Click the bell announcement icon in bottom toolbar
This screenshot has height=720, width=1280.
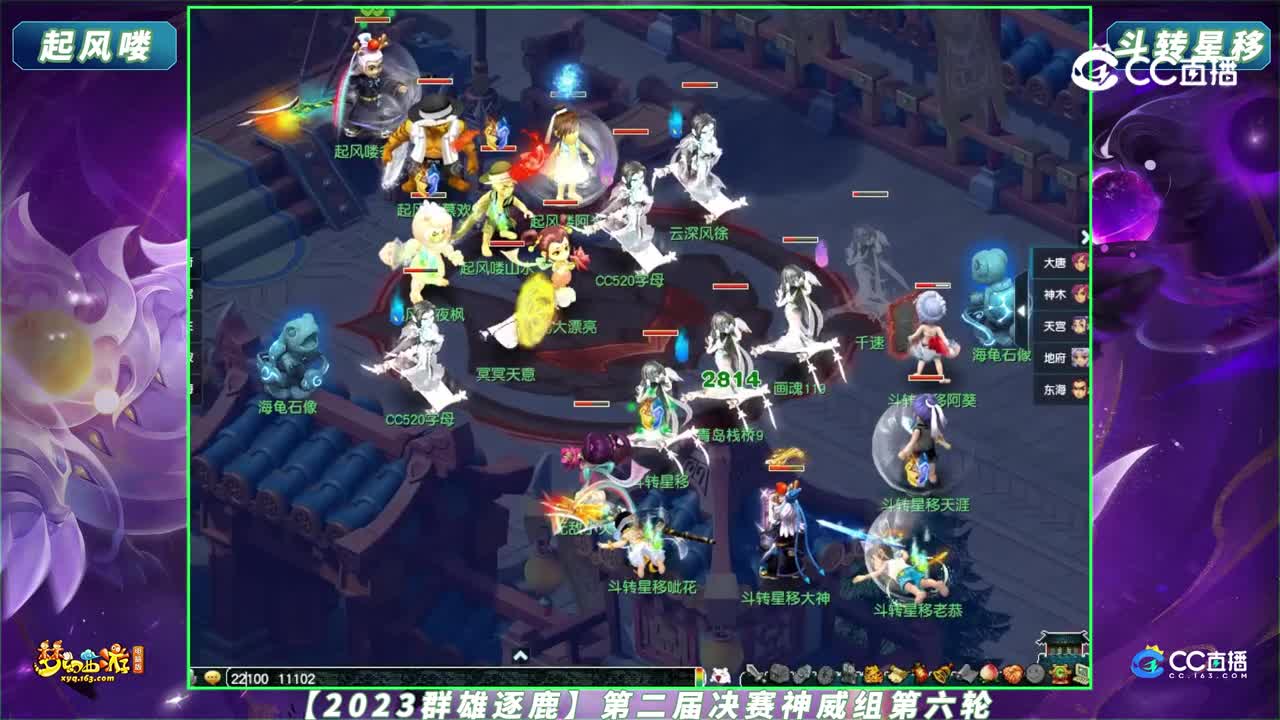tap(941, 675)
